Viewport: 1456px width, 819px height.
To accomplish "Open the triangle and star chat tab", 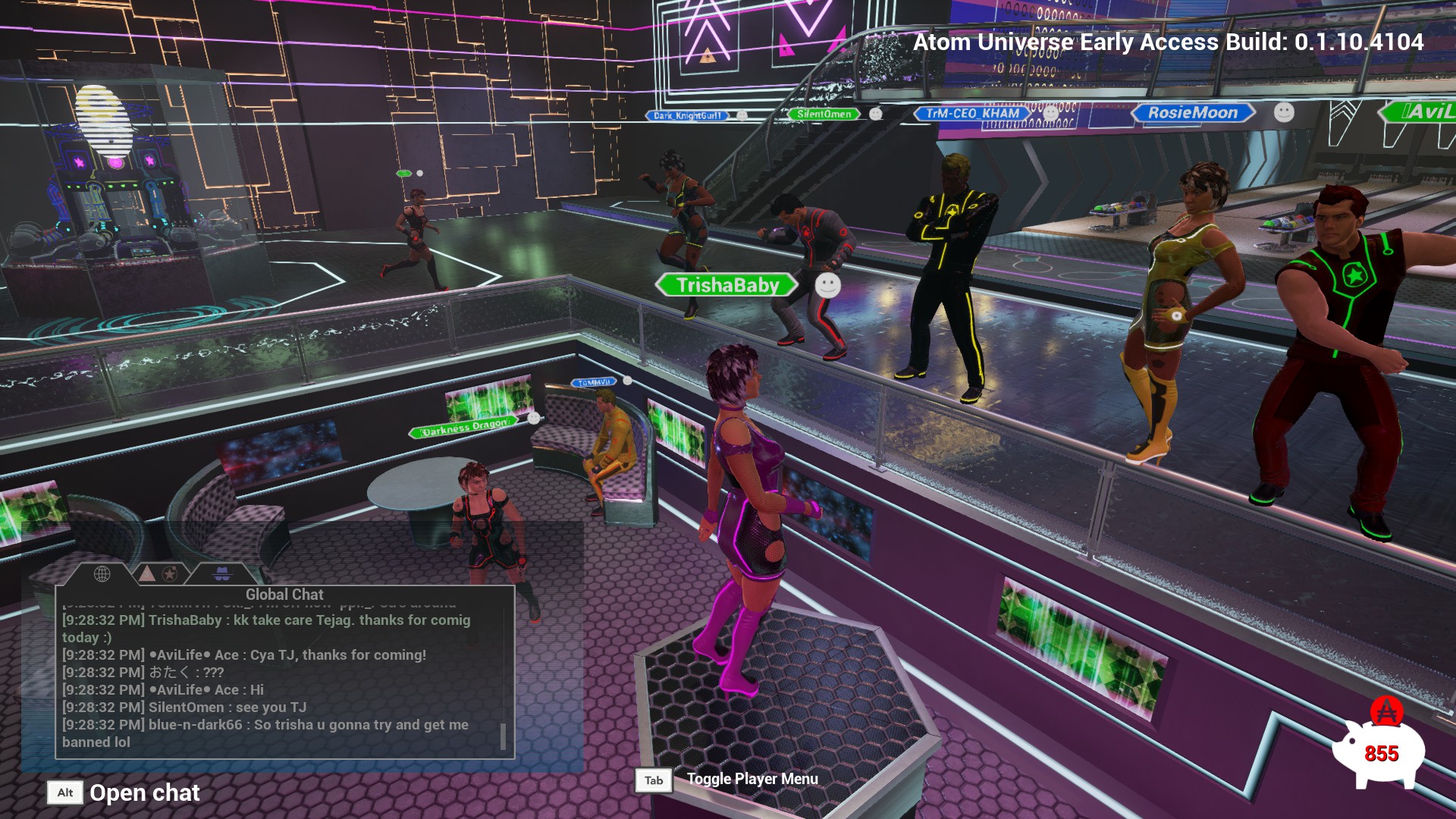I will [x=158, y=574].
